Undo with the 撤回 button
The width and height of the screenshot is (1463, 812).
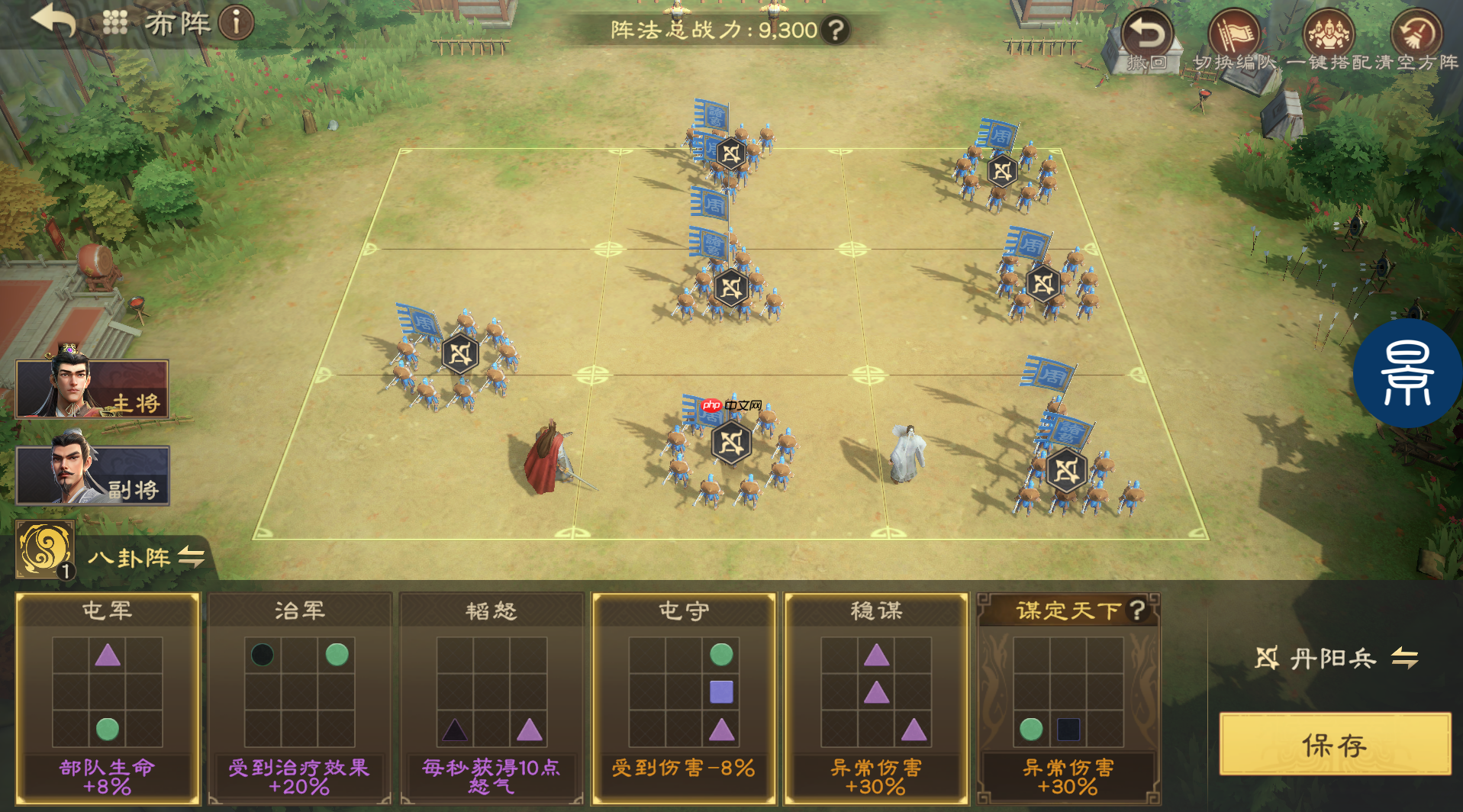click(x=1147, y=40)
